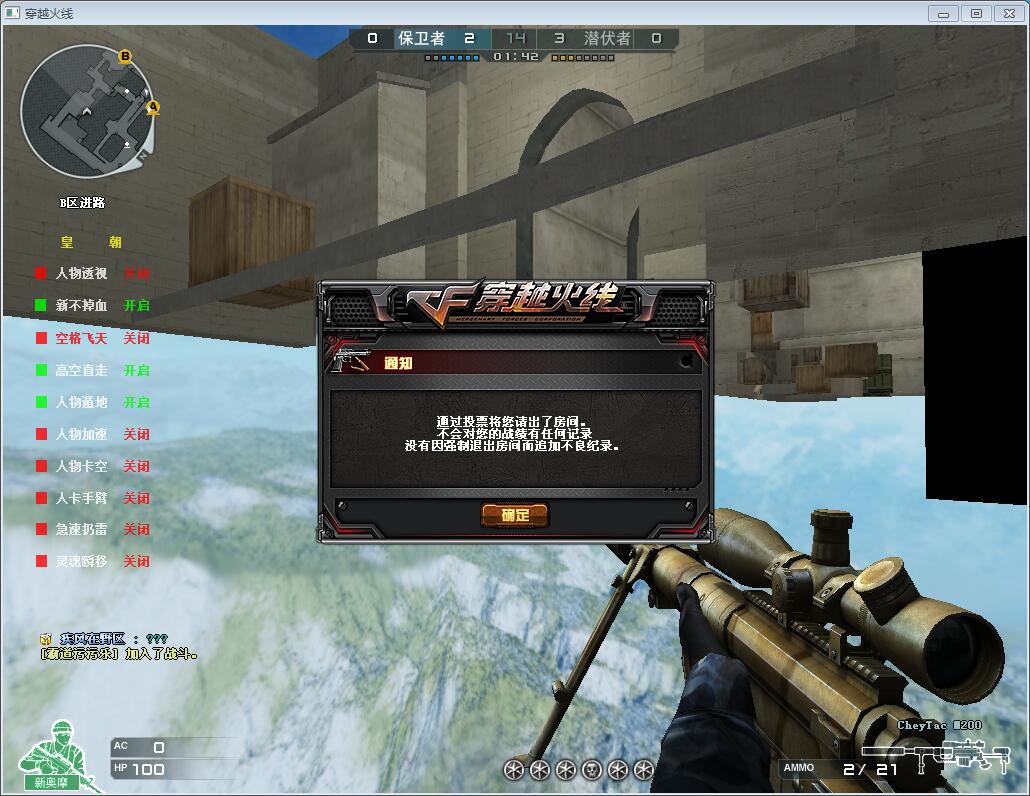Disable the 人物遁地 option
Screen dimensions: 1030x796
pyautogui.click(x=81, y=402)
